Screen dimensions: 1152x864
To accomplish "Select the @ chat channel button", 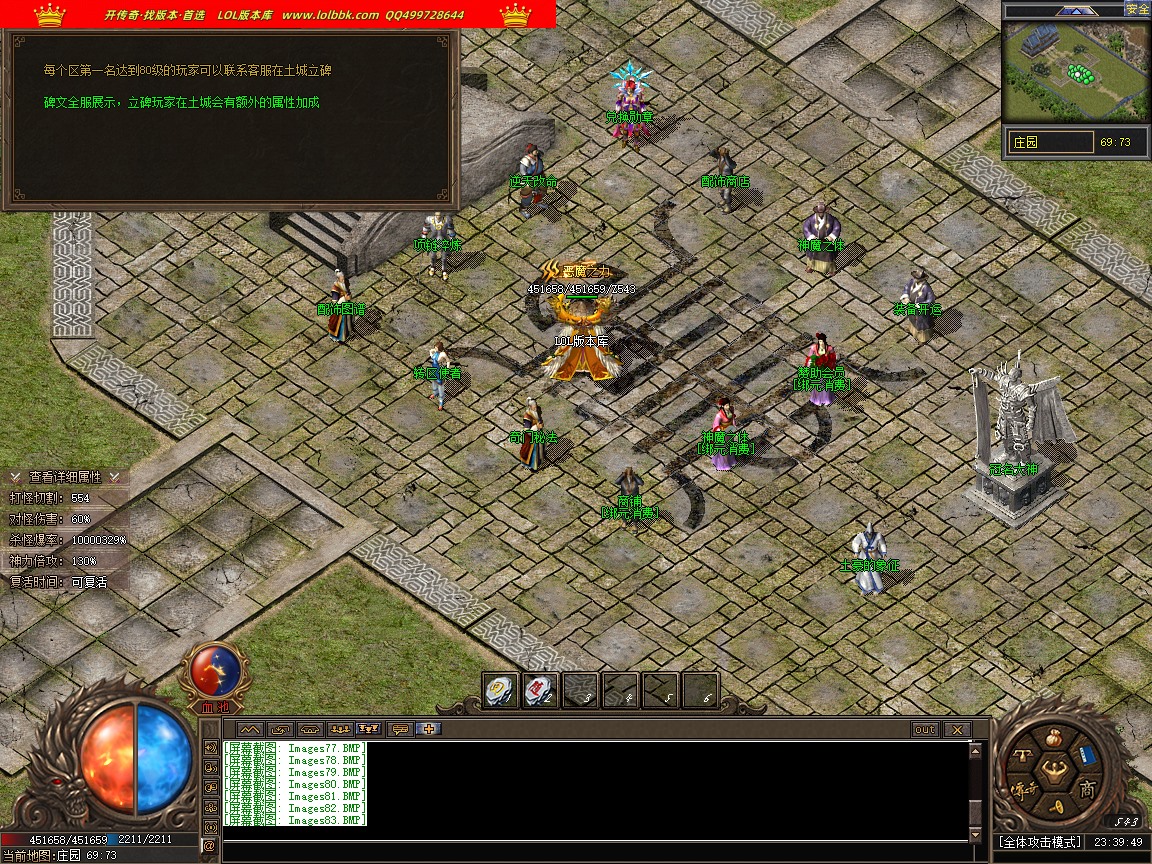I will pos(210,846).
